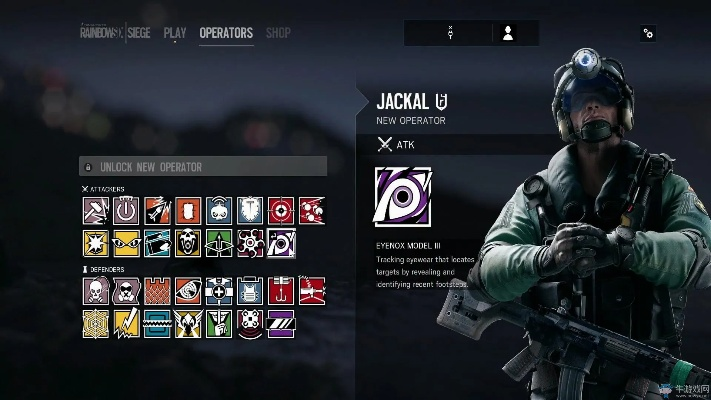Viewport: 711px width, 400px height.
Task: Click Unlock New Operator bar
Action: (x=203, y=167)
